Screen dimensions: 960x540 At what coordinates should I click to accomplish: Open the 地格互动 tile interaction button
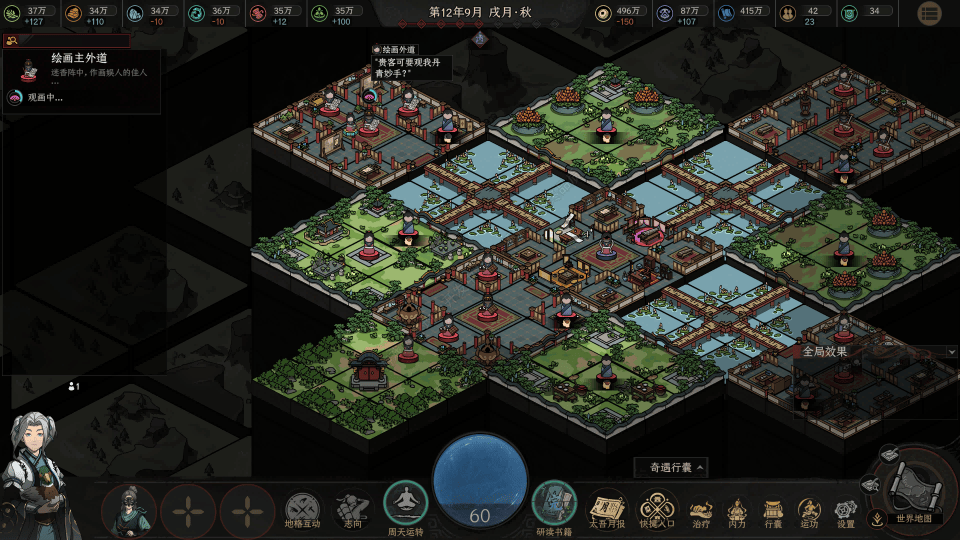302,510
